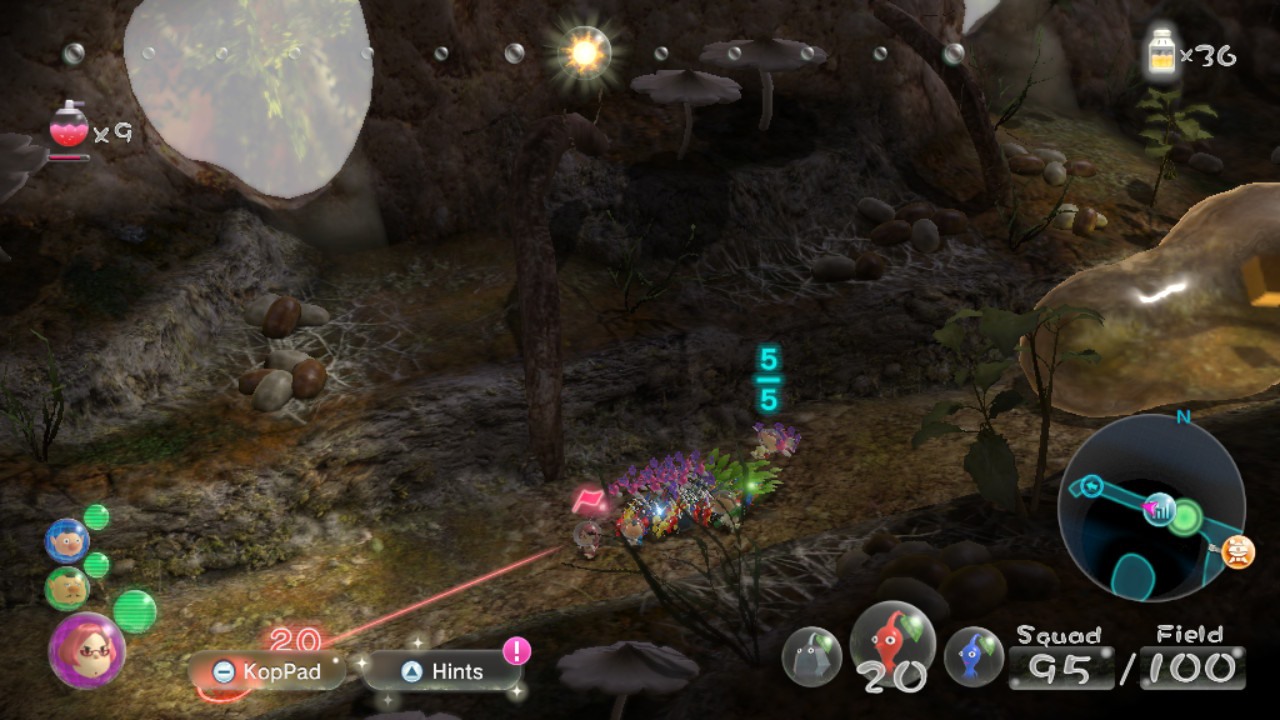This screenshot has height=720, width=1280.
Task: Open the Hints panel
Action: click(440, 672)
